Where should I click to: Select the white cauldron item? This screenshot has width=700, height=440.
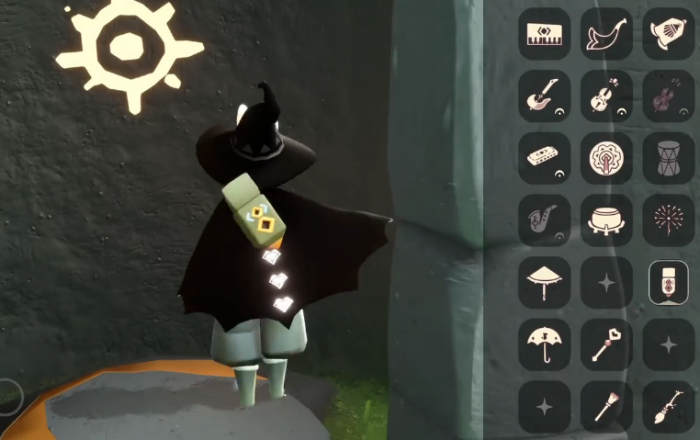coord(606,220)
